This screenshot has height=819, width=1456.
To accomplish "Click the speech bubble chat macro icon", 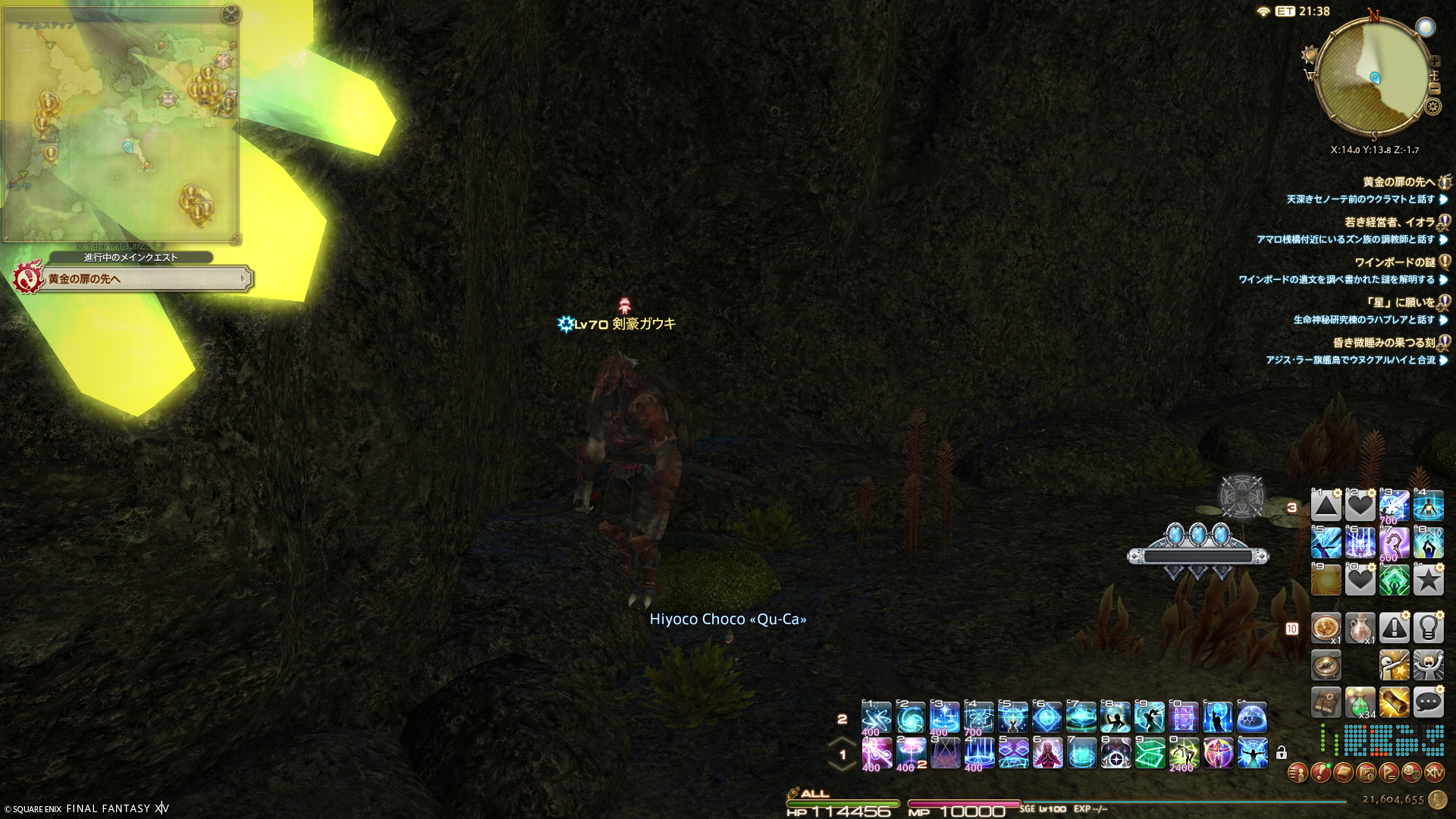I will click(1428, 702).
